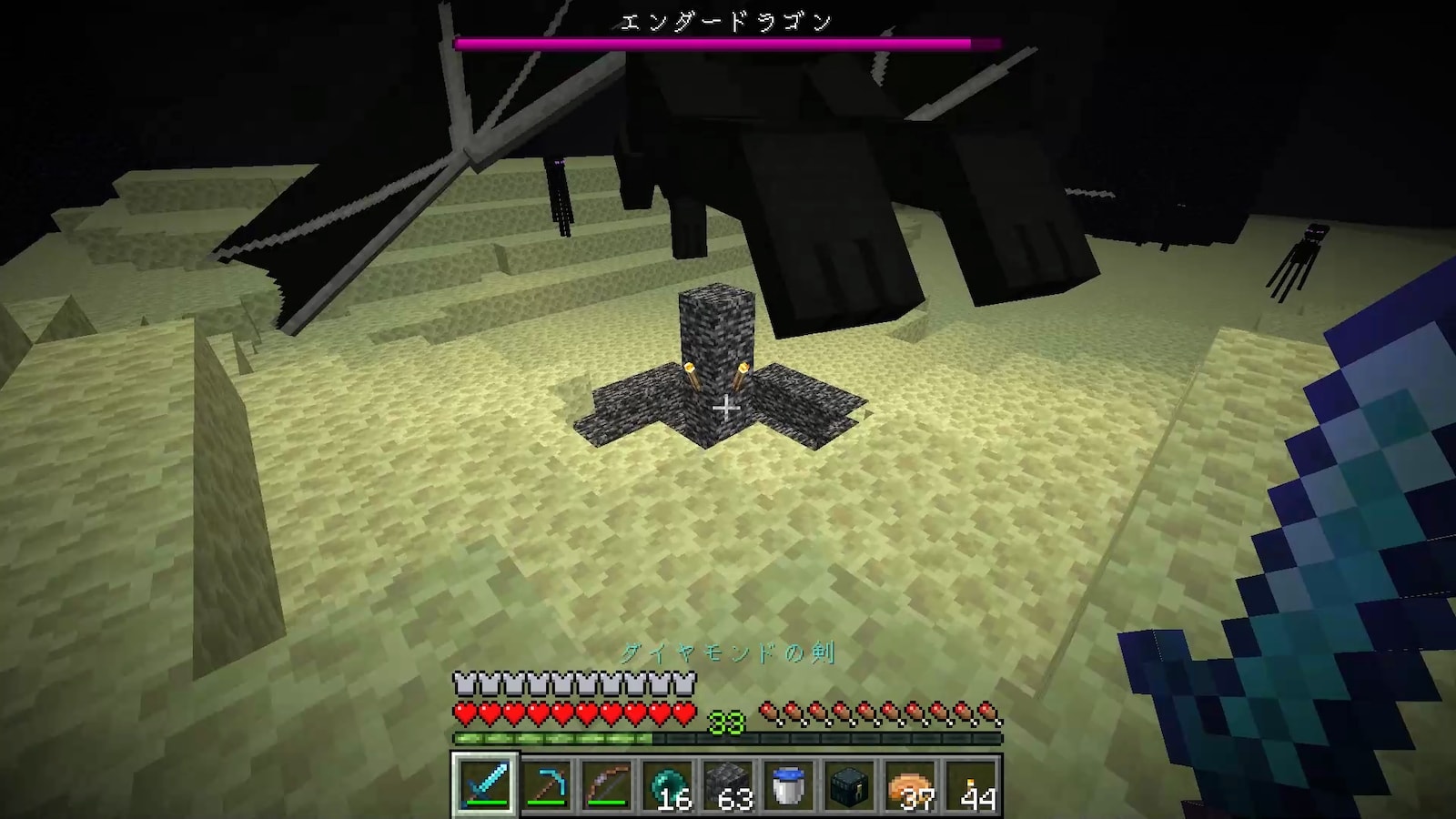Pick the ender chest hotbar slot
Viewport: 1456px width, 819px height.
pyautogui.click(x=849, y=784)
